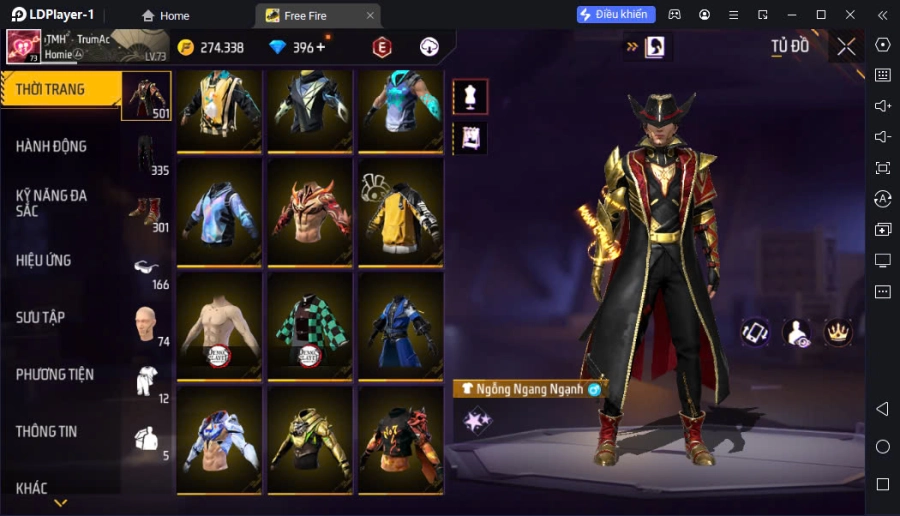900x516 pixels.
Task: Close the Free Fire LDPlayer tab
Action: click(x=370, y=15)
